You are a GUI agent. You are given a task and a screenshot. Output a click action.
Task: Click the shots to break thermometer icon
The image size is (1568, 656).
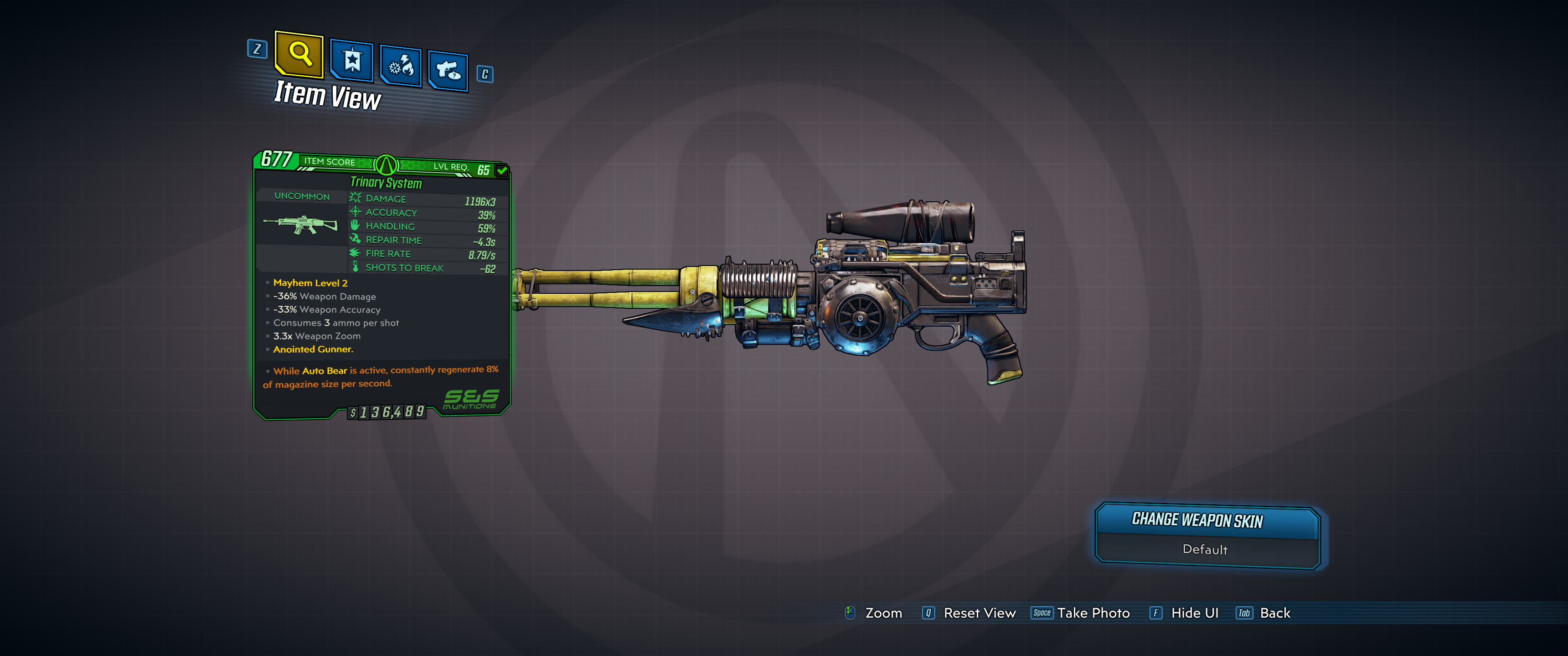[355, 266]
